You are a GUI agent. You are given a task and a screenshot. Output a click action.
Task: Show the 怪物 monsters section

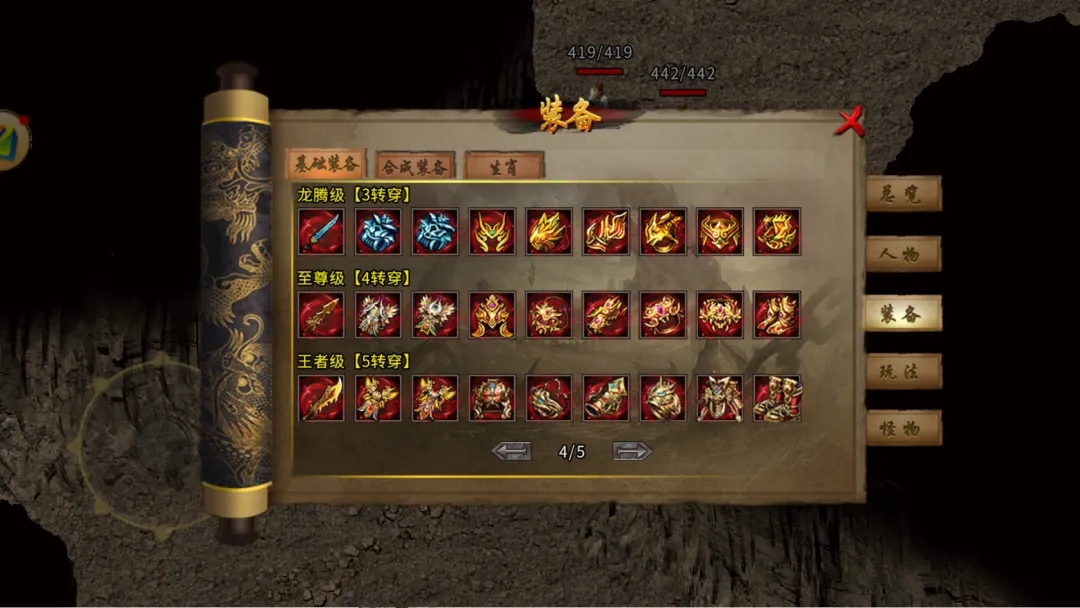903,428
